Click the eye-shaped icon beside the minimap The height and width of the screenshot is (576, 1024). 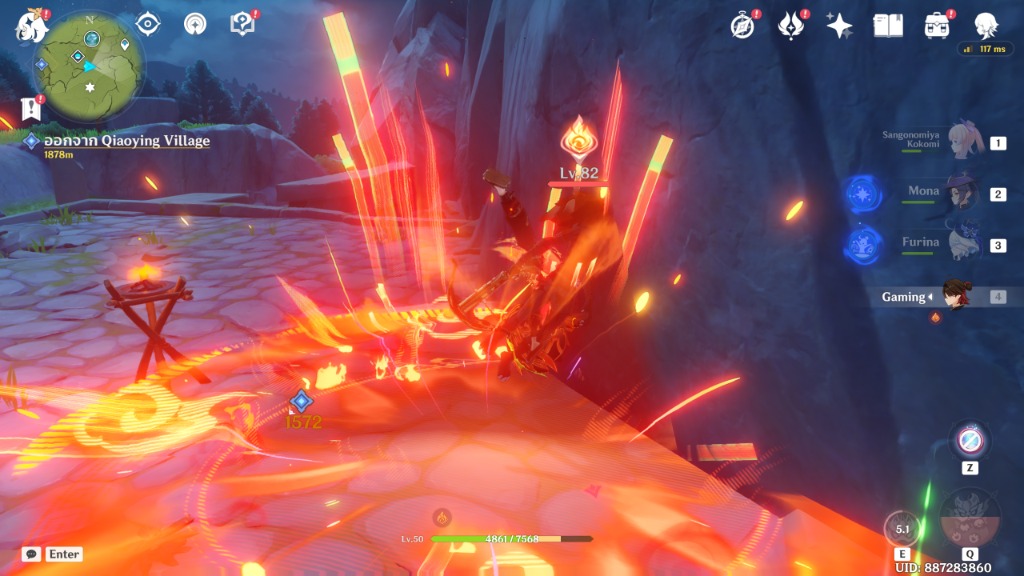tap(148, 24)
